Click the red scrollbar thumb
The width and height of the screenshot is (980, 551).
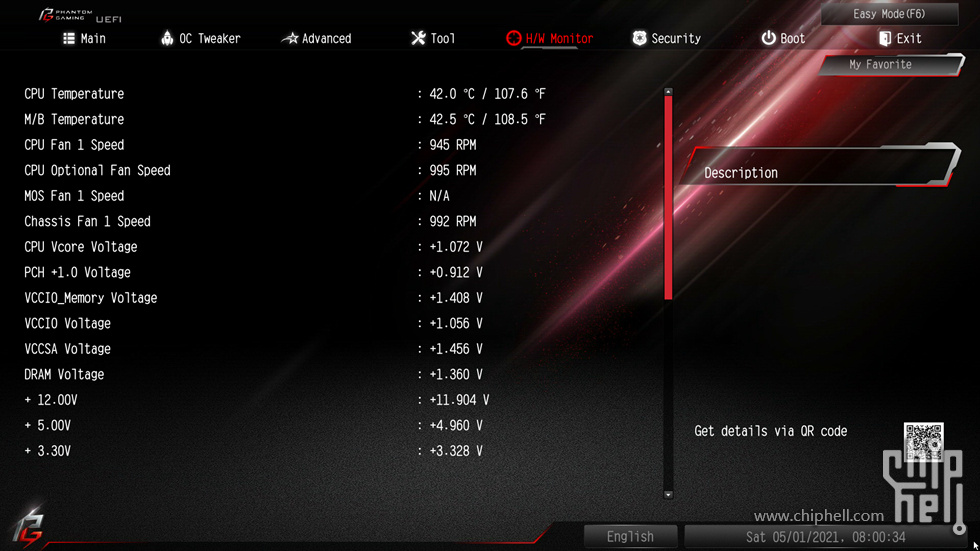[x=668, y=195]
